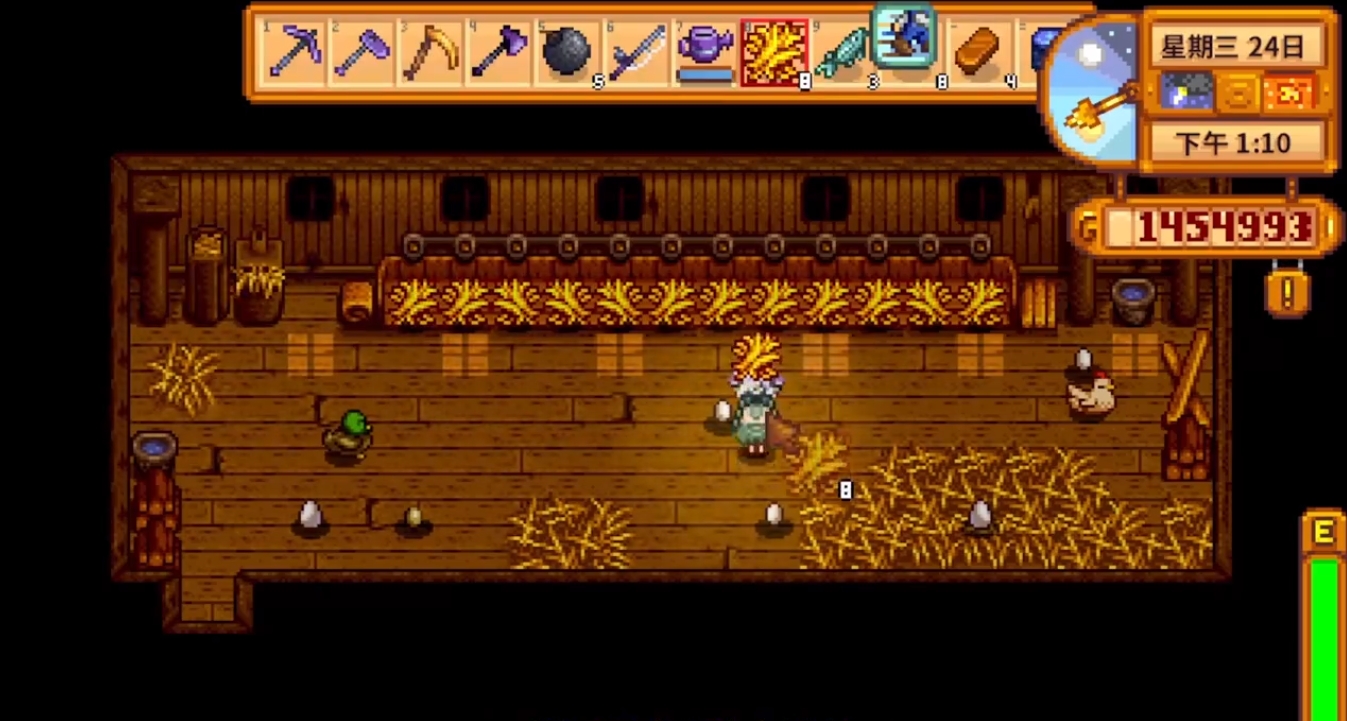Equip the sword in the hotbar
The image size is (1347, 721).
click(637, 52)
